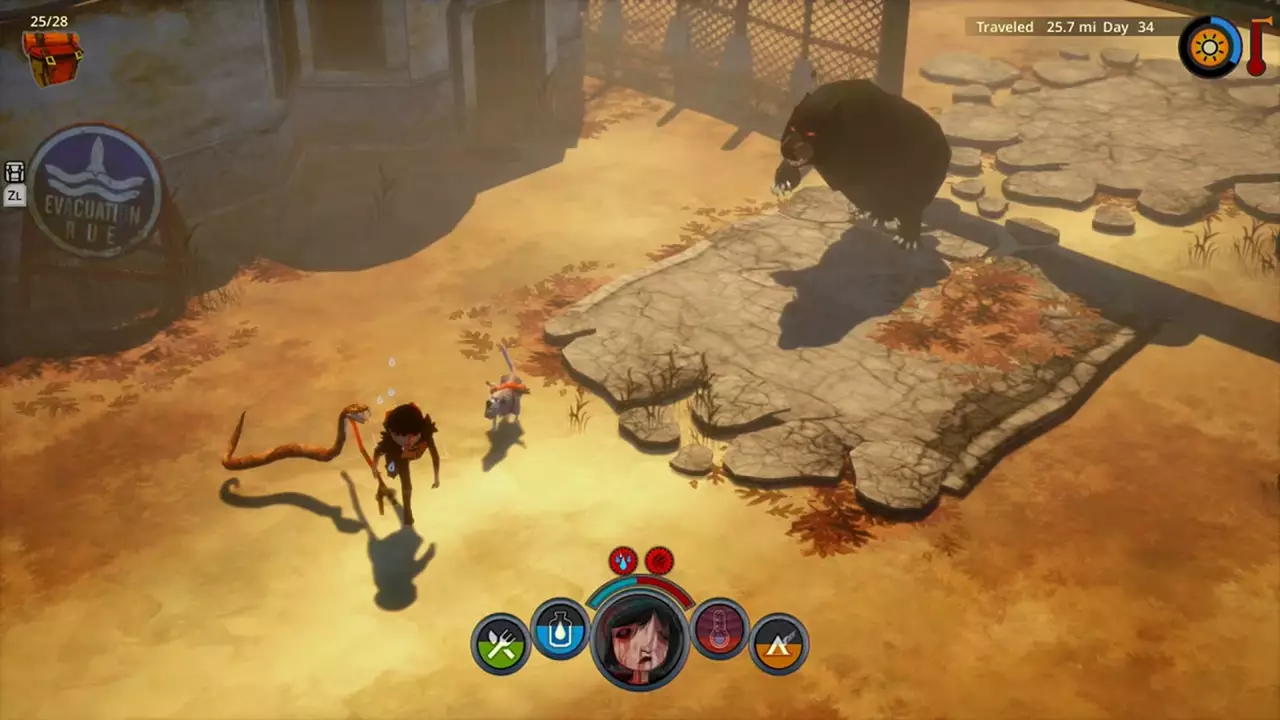Image resolution: width=1280 pixels, height=720 pixels.
Task: Click the day-night cycle sun dial
Action: [x=1209, y=47]
